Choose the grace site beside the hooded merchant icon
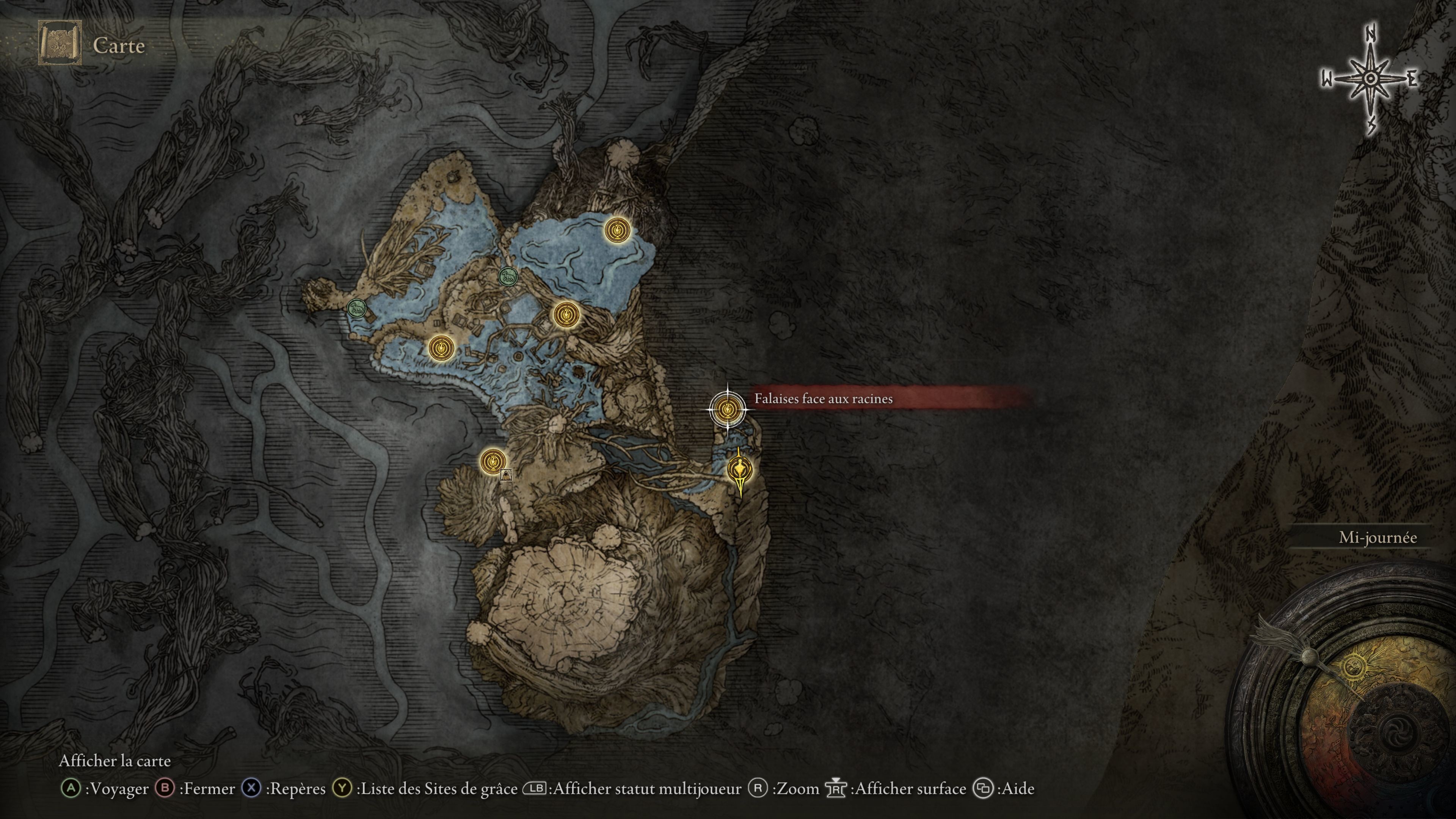1456x819 pixels. click(492, 460)
